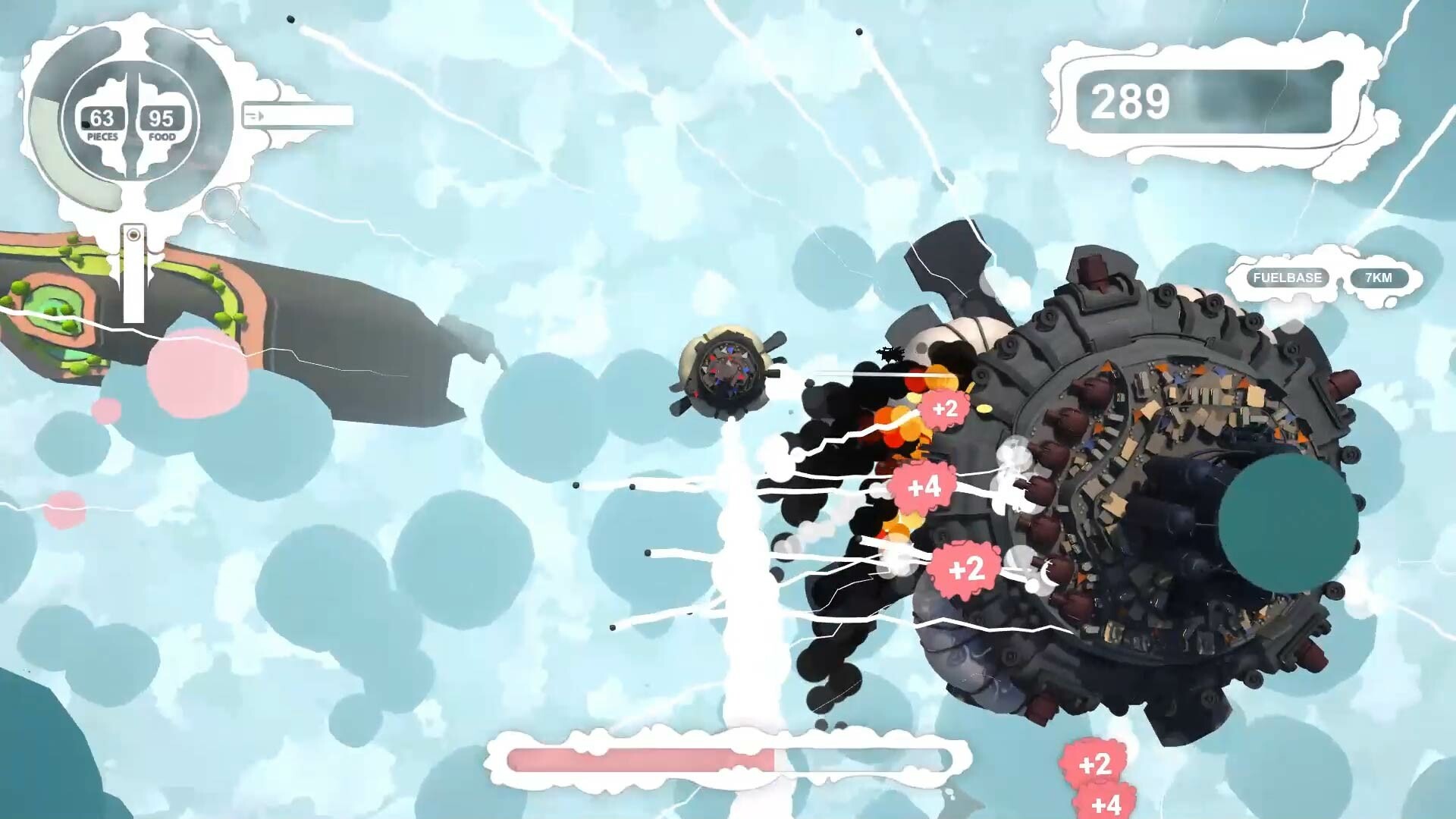The height and width of the screenshot is (819, 1456).
Task: Expand the FUELBASE cloud label
Action: (x=1287, y=278)
